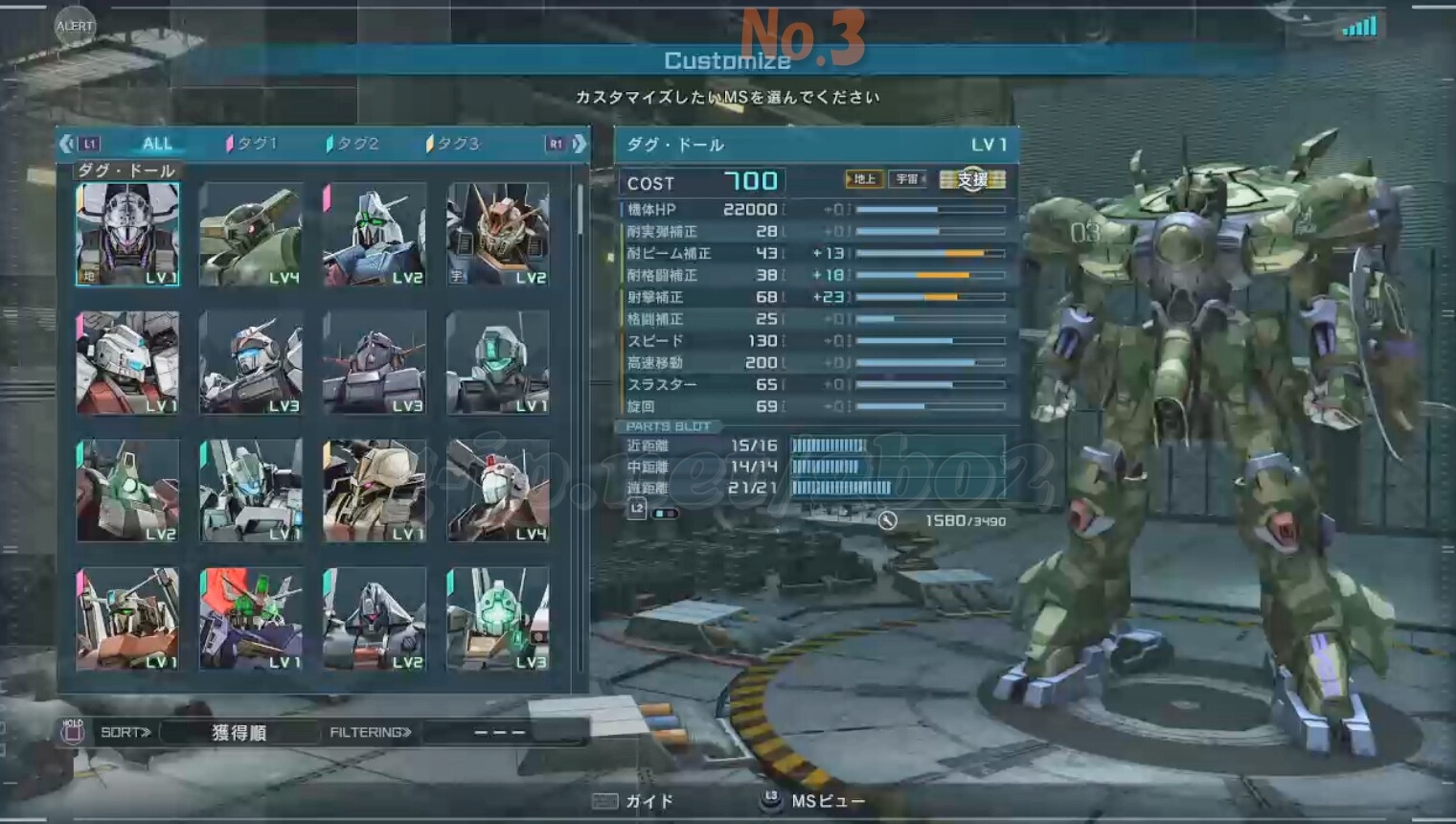Select the highlighted ダグ・ドール LV1 thumbnail
The height and width of the screenshot is (824, 1456).
[127, 234]
